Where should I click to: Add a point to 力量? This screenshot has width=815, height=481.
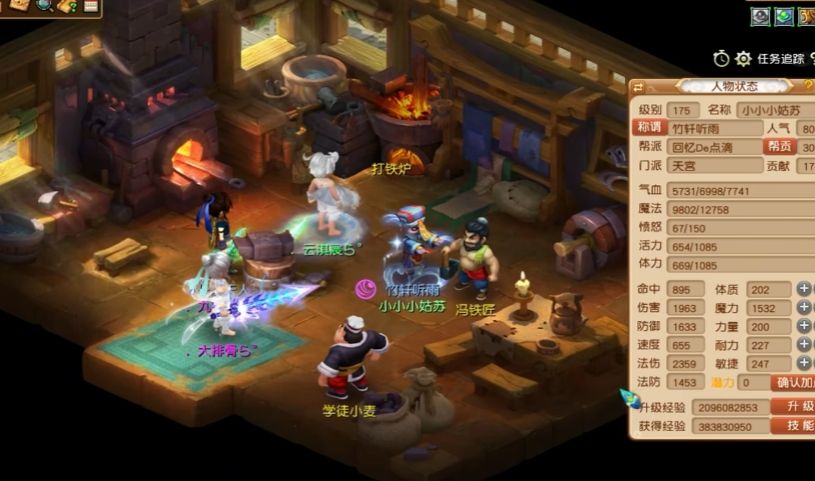(x=804, y=327)
